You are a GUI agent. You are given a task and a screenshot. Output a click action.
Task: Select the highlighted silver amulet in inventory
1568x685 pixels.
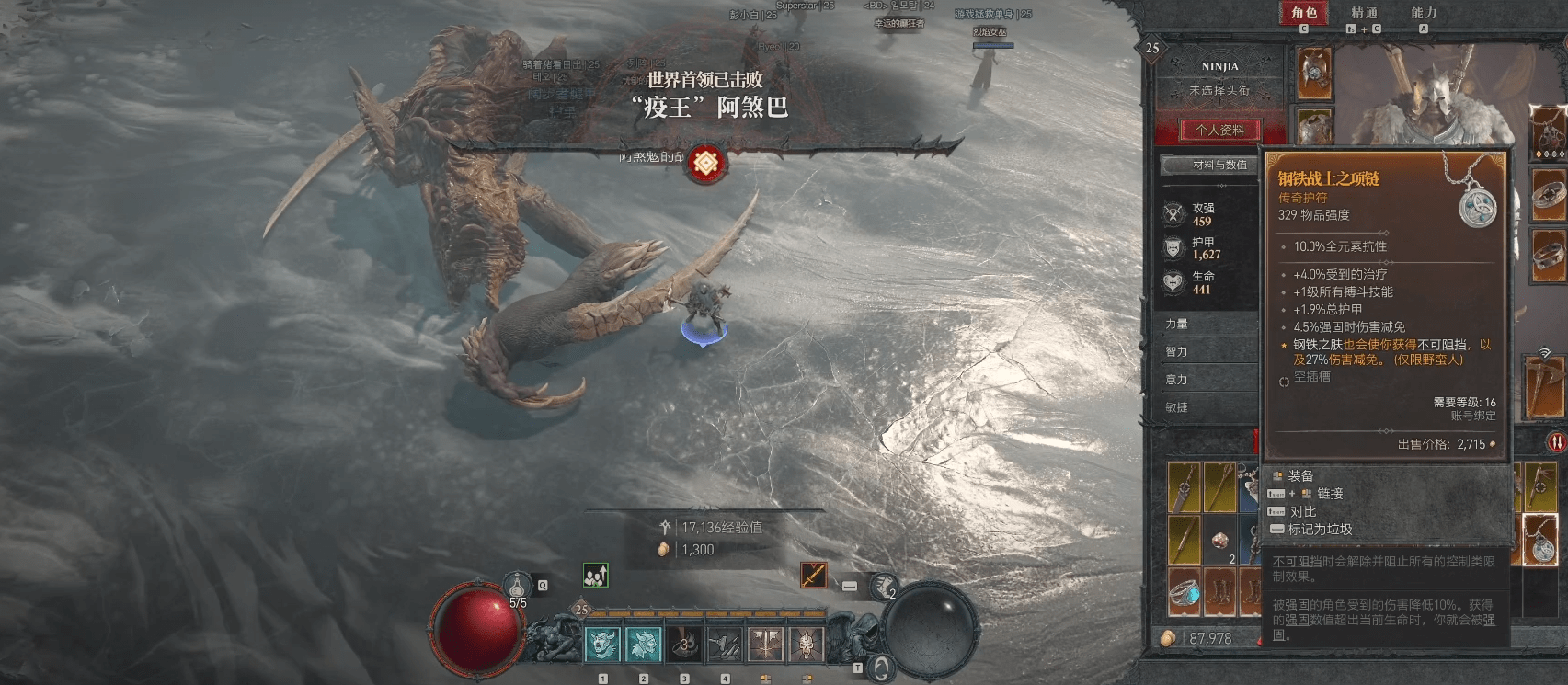pos(1539,540)
